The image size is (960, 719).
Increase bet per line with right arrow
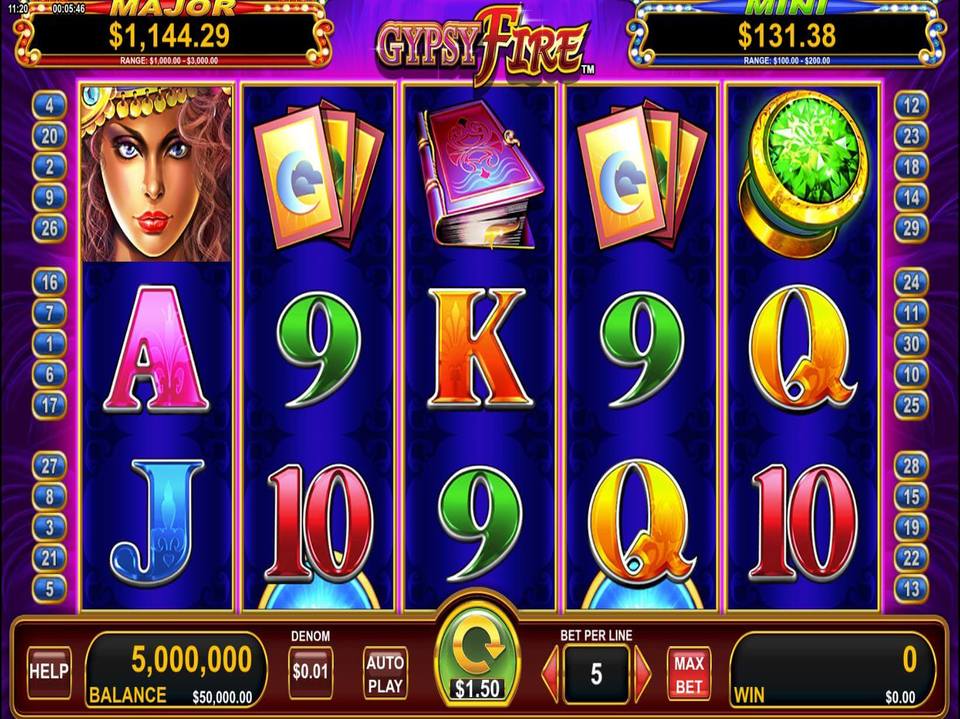642,674
